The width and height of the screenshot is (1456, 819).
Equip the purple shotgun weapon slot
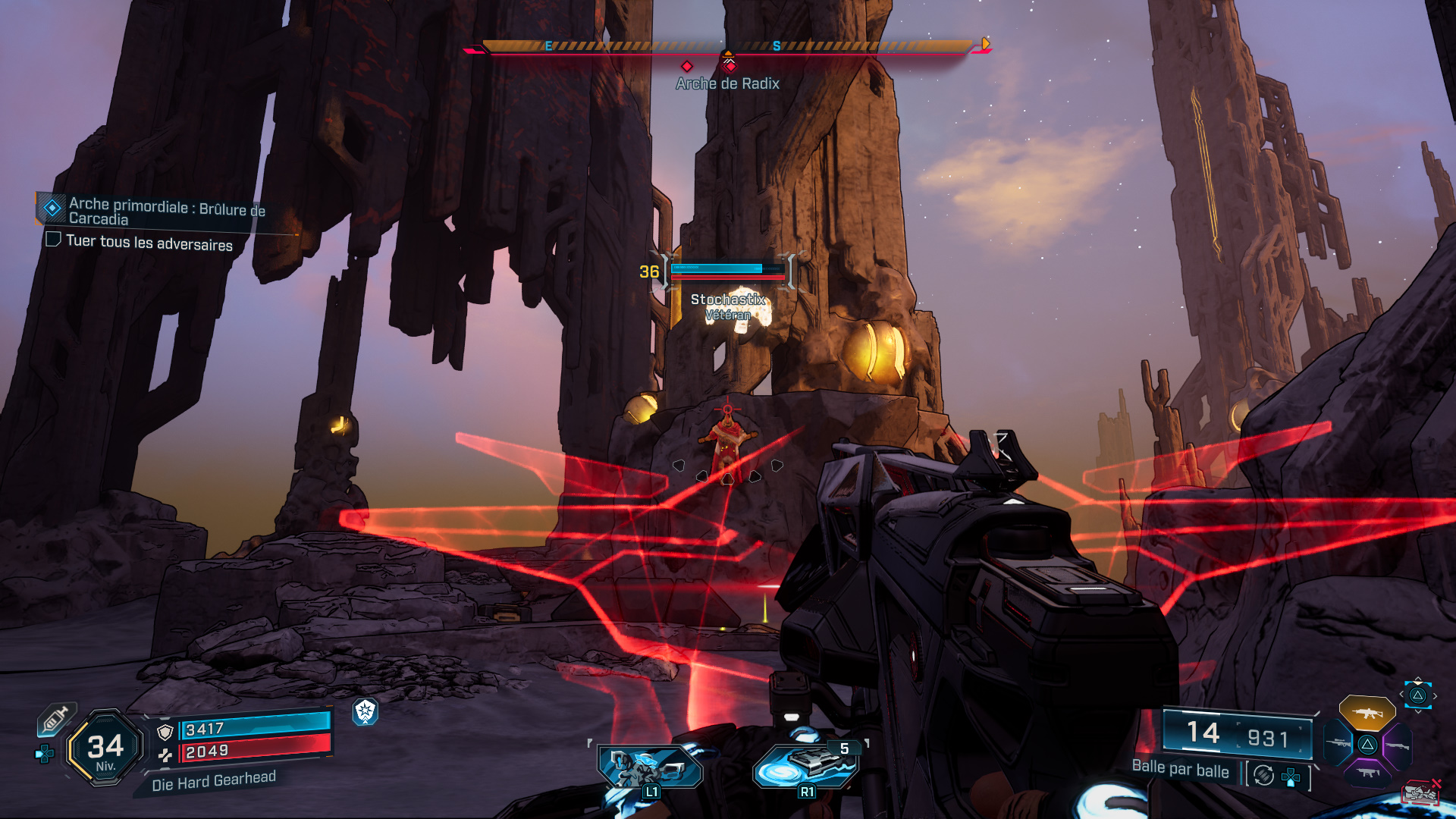point(1397,745)
